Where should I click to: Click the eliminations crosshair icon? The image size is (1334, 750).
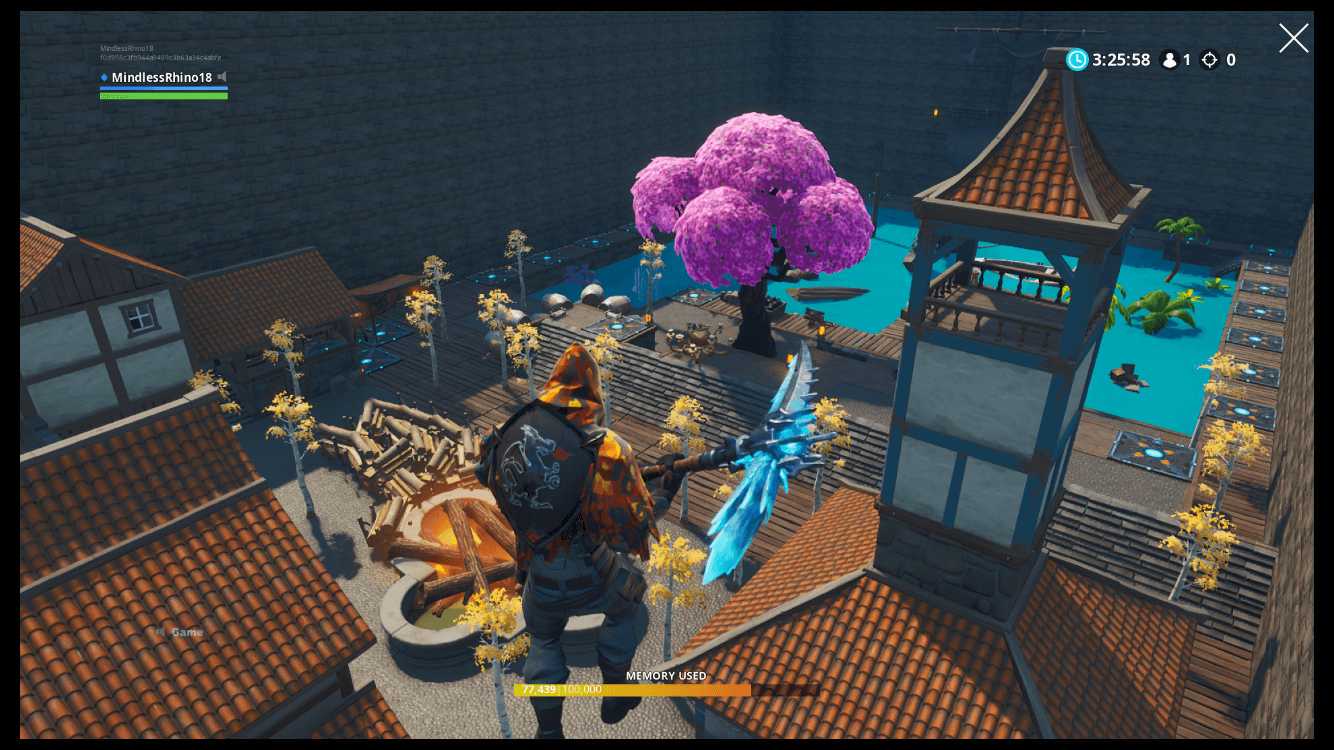click(1210, 59)
